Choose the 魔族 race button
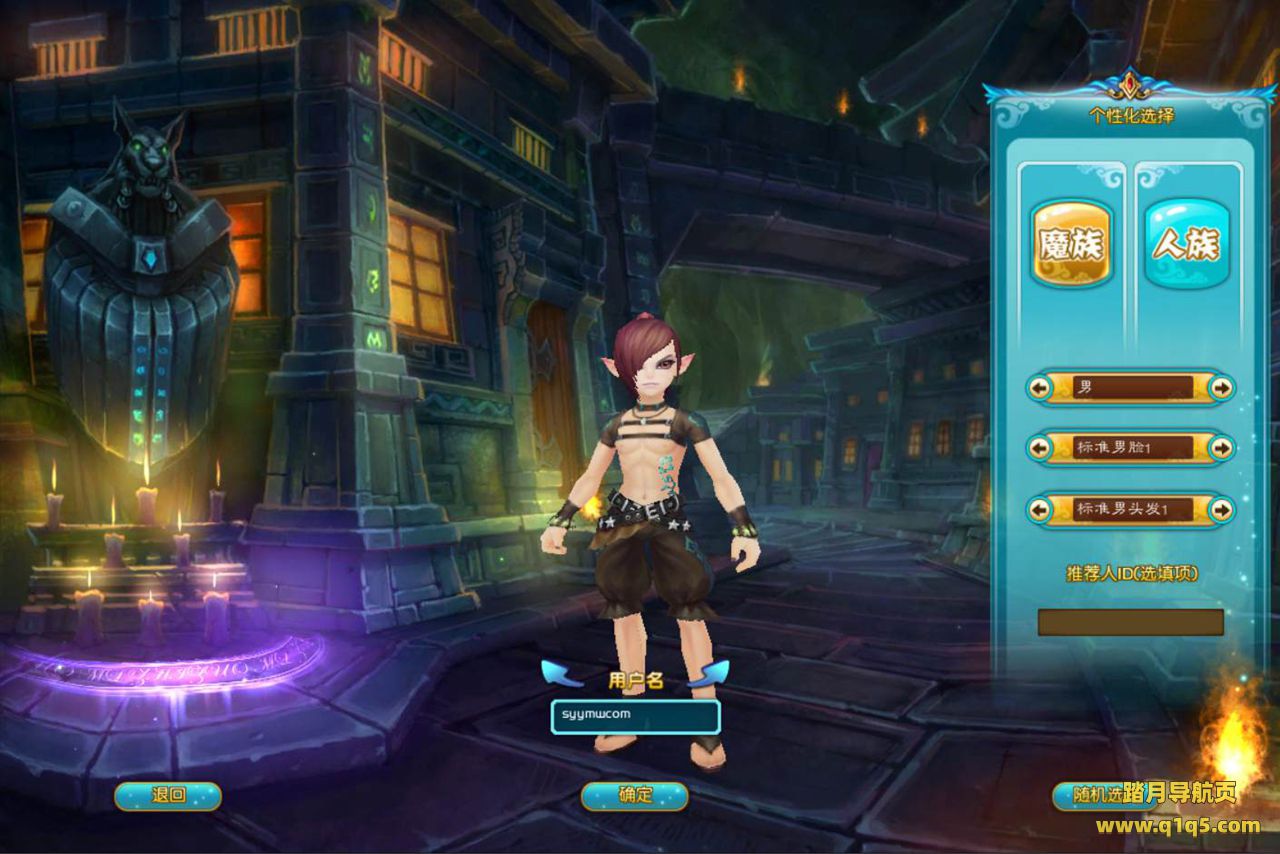The height and width of the screenshot is (854, 1280). point(1071,244)
